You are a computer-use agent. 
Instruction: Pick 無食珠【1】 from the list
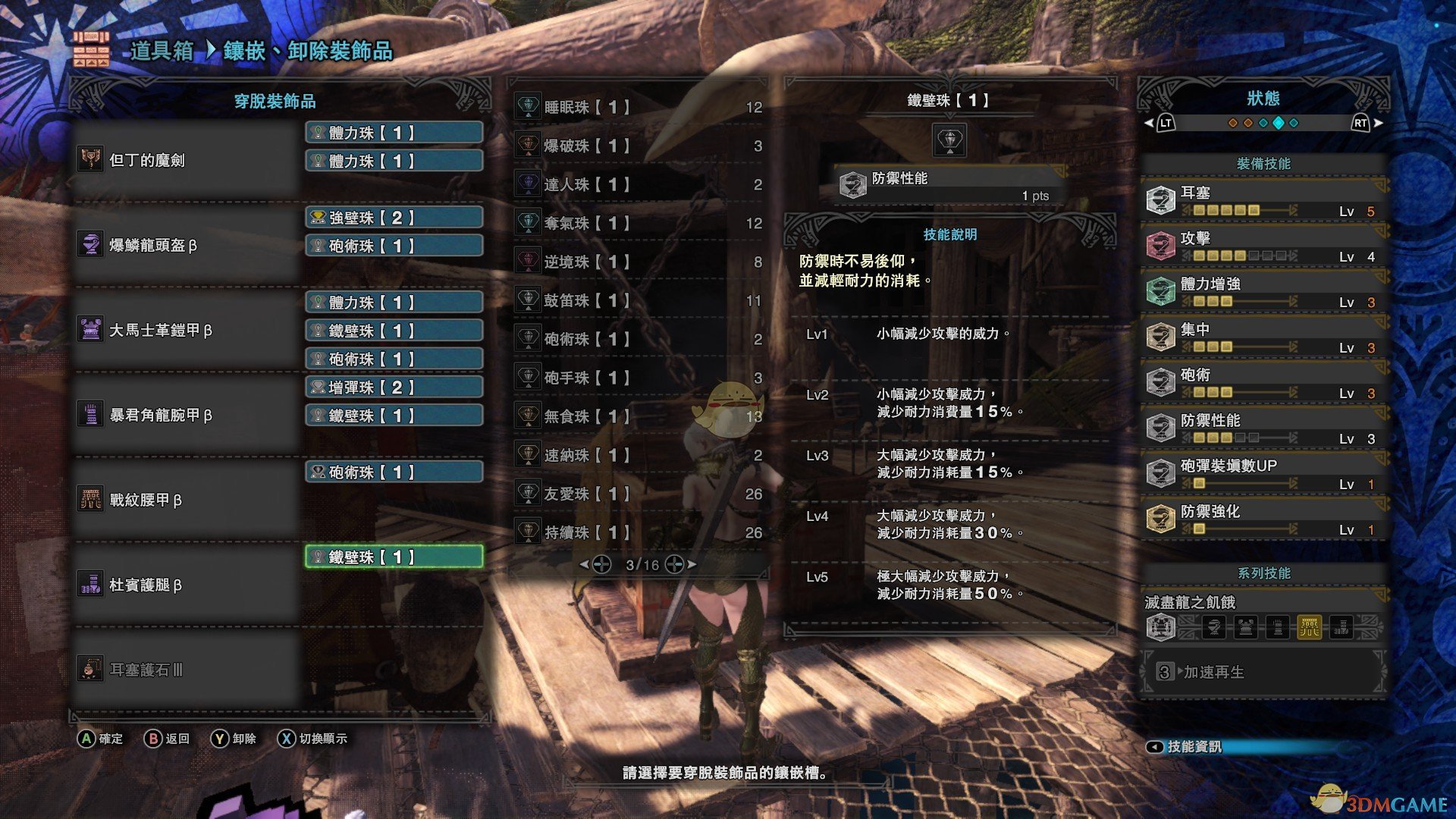tap(637, 416)
